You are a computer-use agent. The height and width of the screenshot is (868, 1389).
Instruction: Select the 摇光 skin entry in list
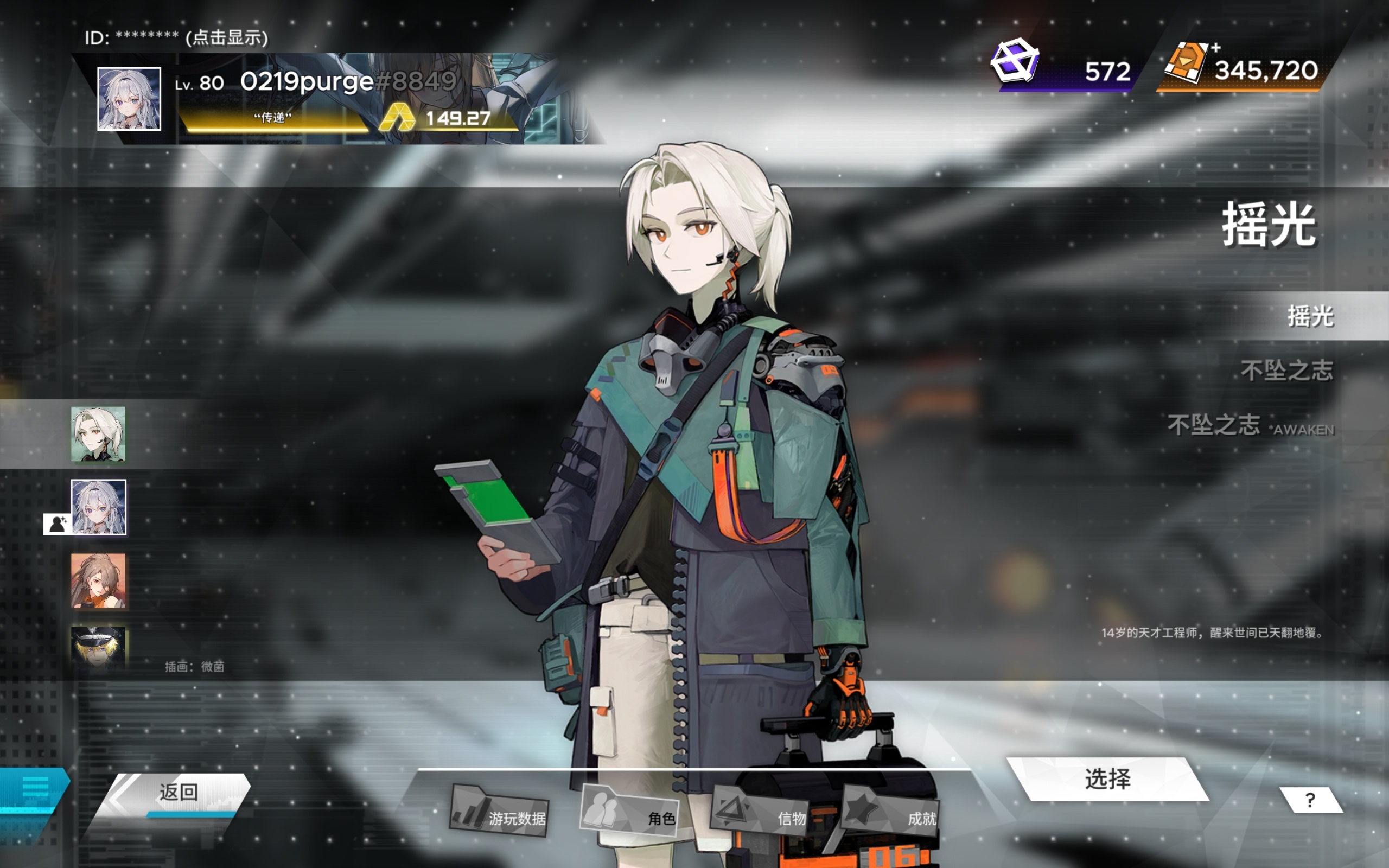click(1310, 316)
